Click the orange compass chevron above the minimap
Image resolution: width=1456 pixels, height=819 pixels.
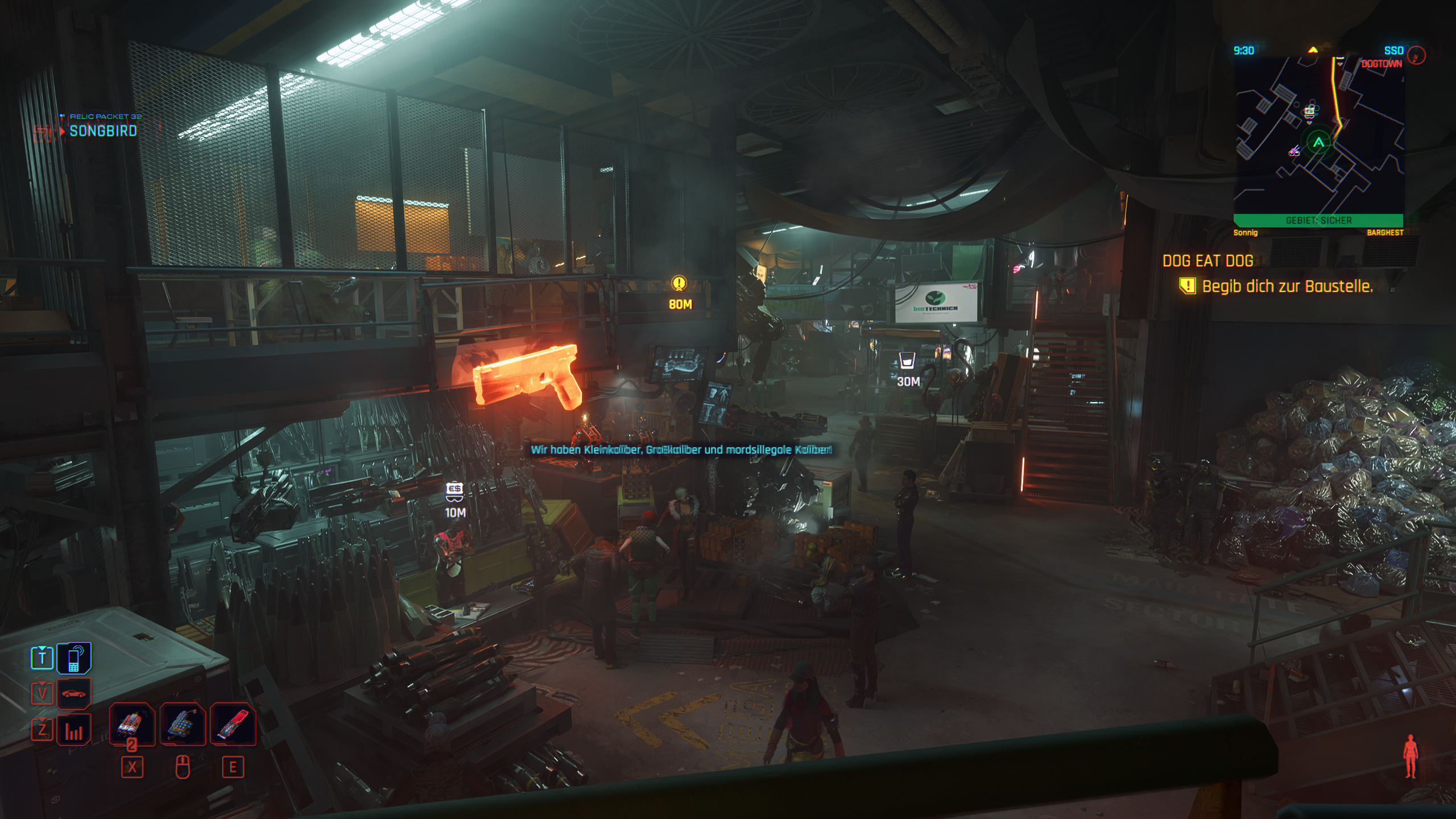point(1312,50)
